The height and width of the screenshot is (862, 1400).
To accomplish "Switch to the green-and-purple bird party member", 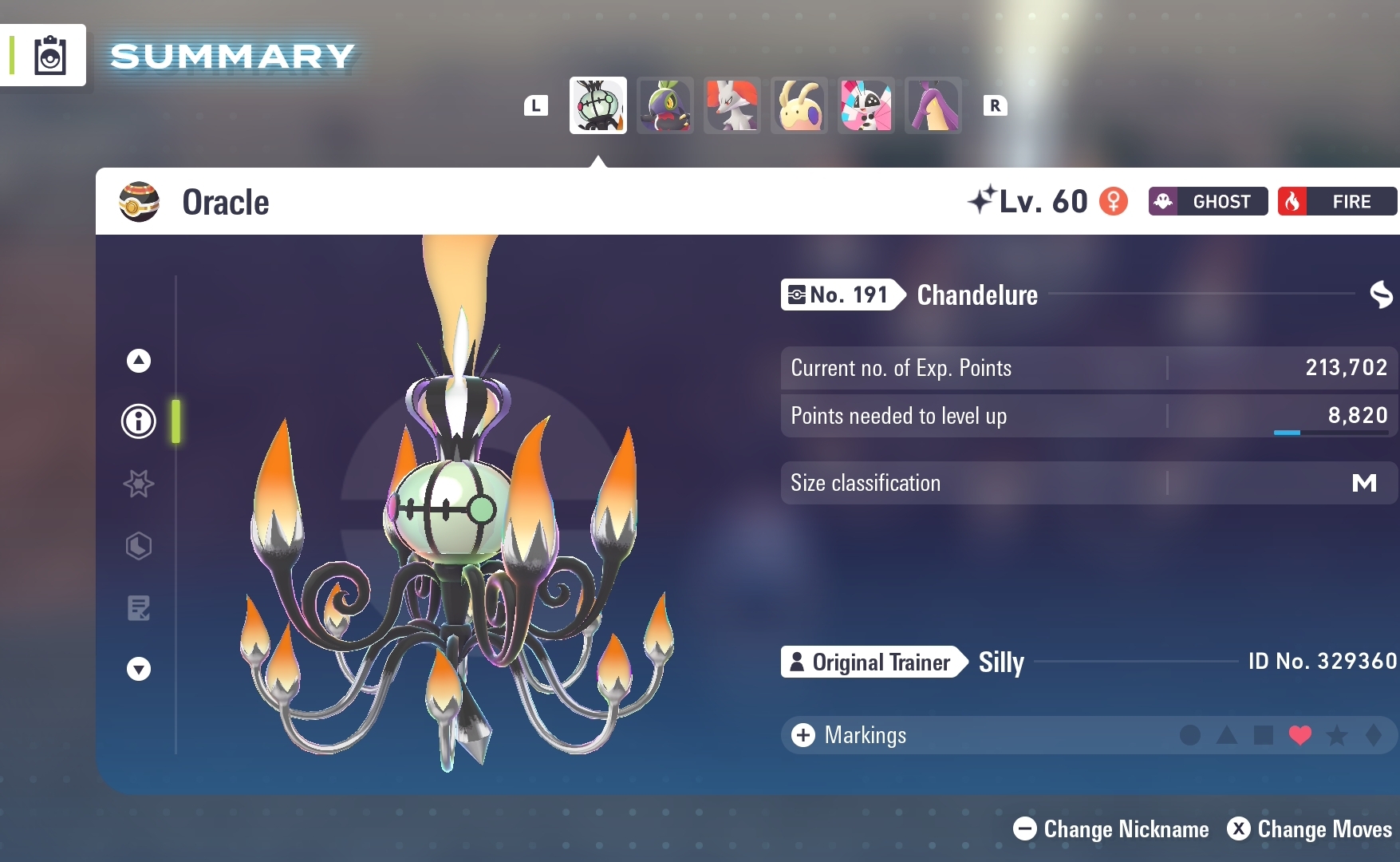I will pyautogui.click(x=665, y=105).
